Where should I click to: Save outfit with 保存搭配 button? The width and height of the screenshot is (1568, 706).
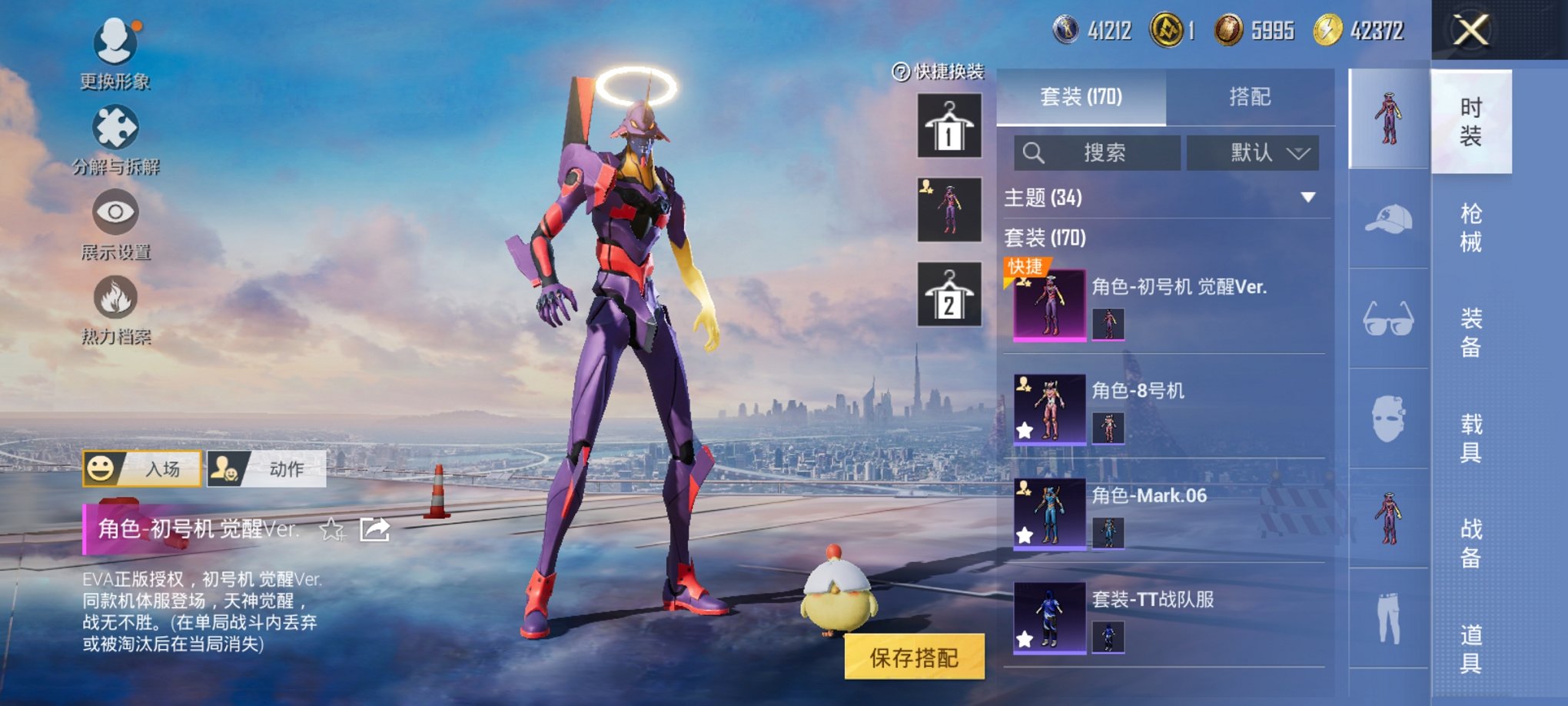pos(914,657)
